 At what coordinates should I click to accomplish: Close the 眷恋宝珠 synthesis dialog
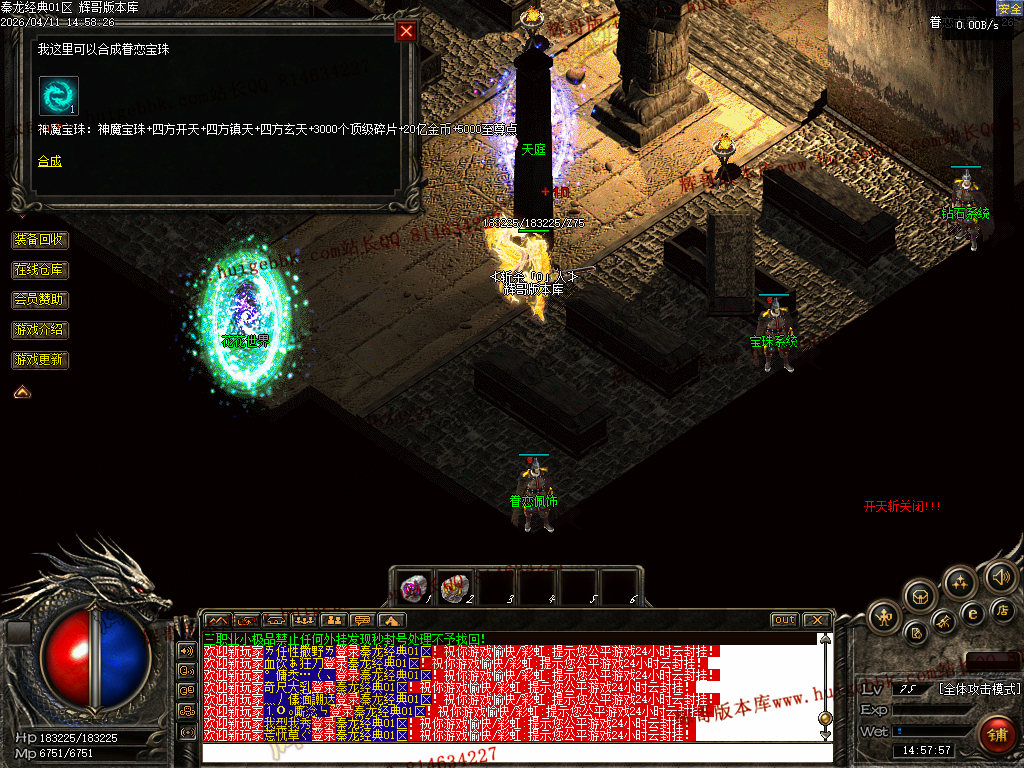tap(406, 31)
